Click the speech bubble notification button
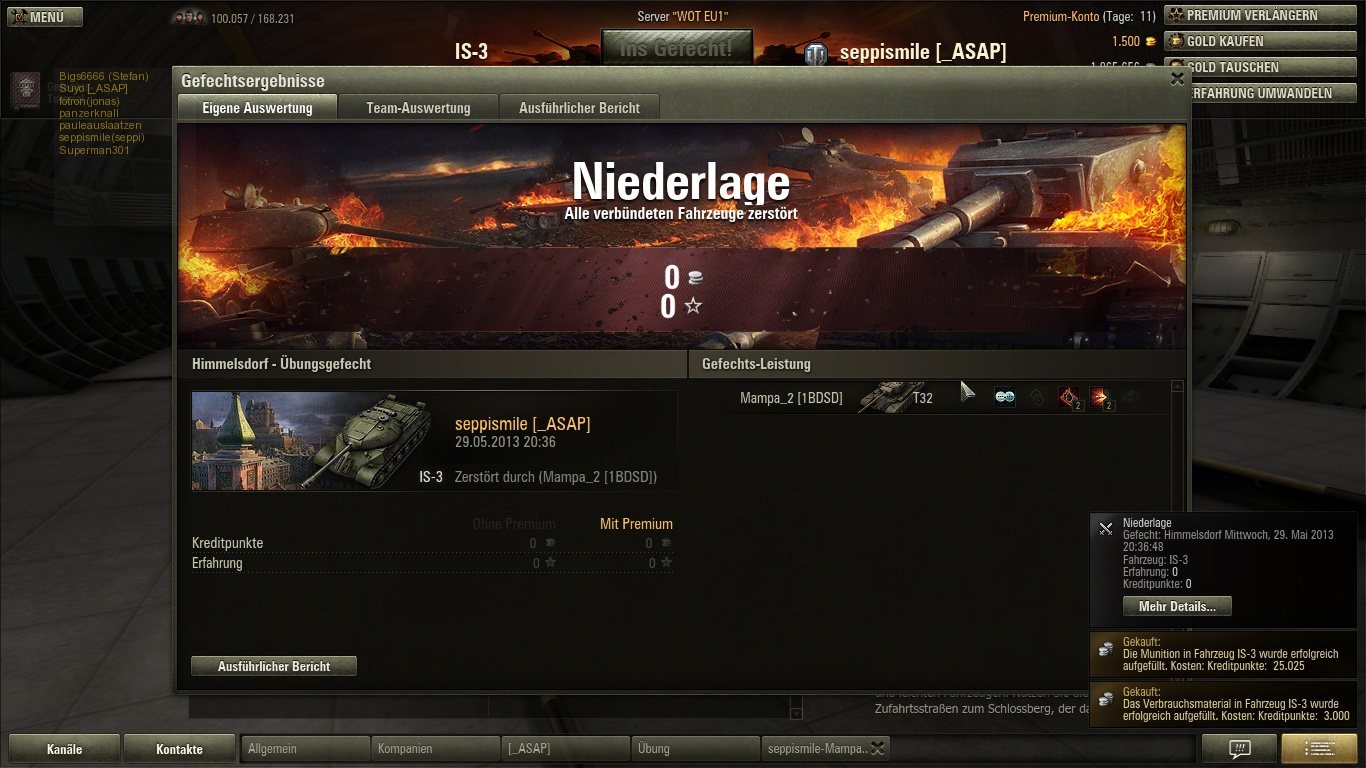Screen dimensions: 1366x768 point(1239,749)
